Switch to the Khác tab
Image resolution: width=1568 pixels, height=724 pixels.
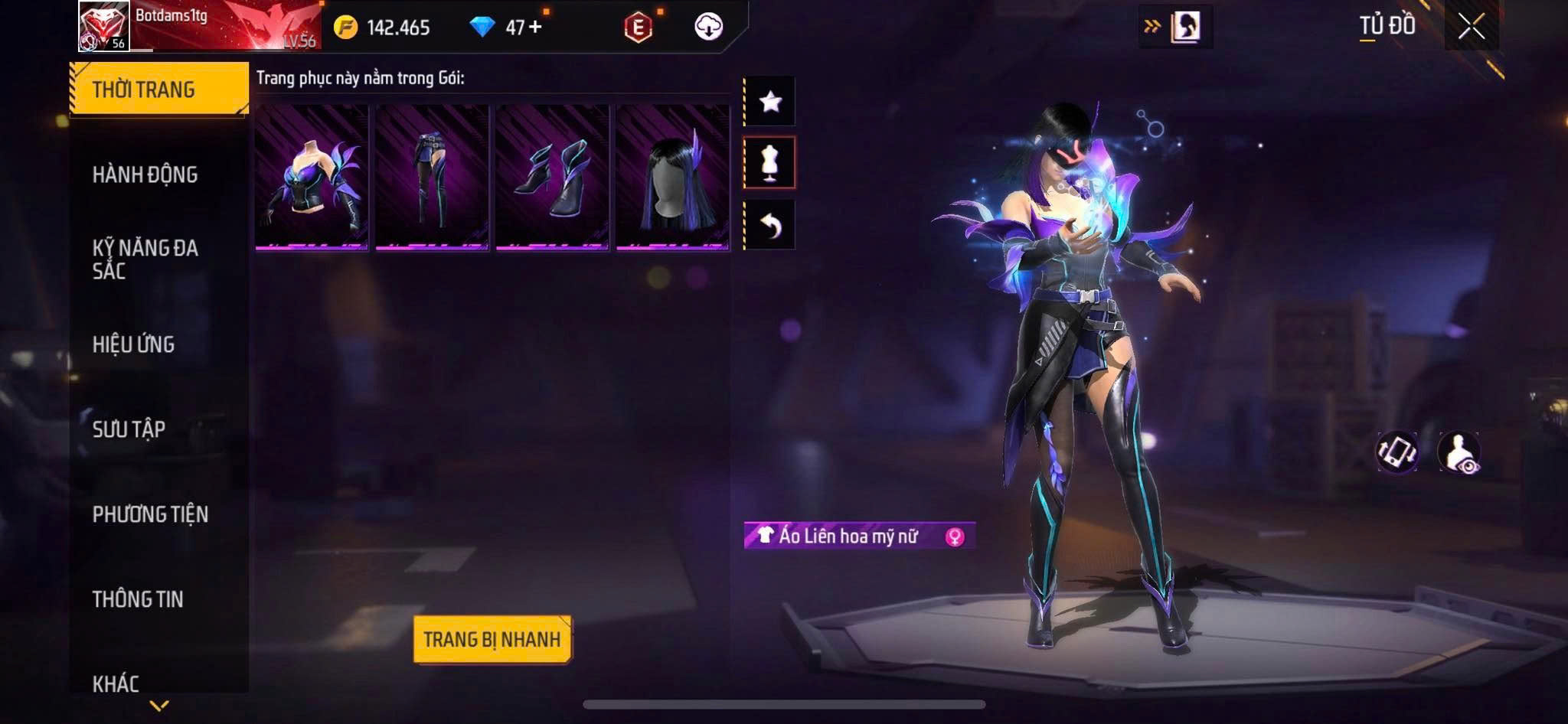116,683
